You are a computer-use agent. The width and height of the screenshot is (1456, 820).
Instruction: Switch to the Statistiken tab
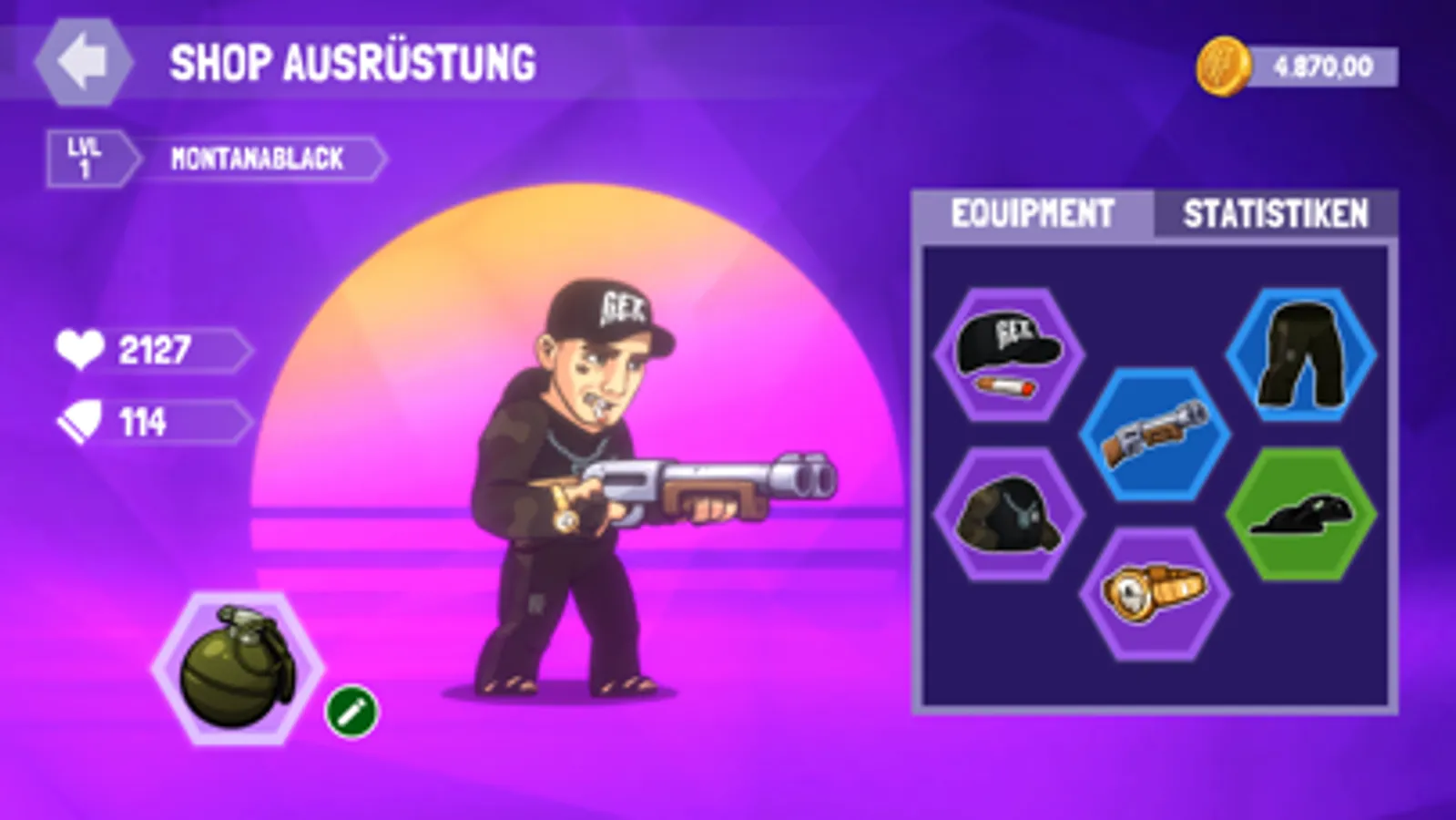1275,213
